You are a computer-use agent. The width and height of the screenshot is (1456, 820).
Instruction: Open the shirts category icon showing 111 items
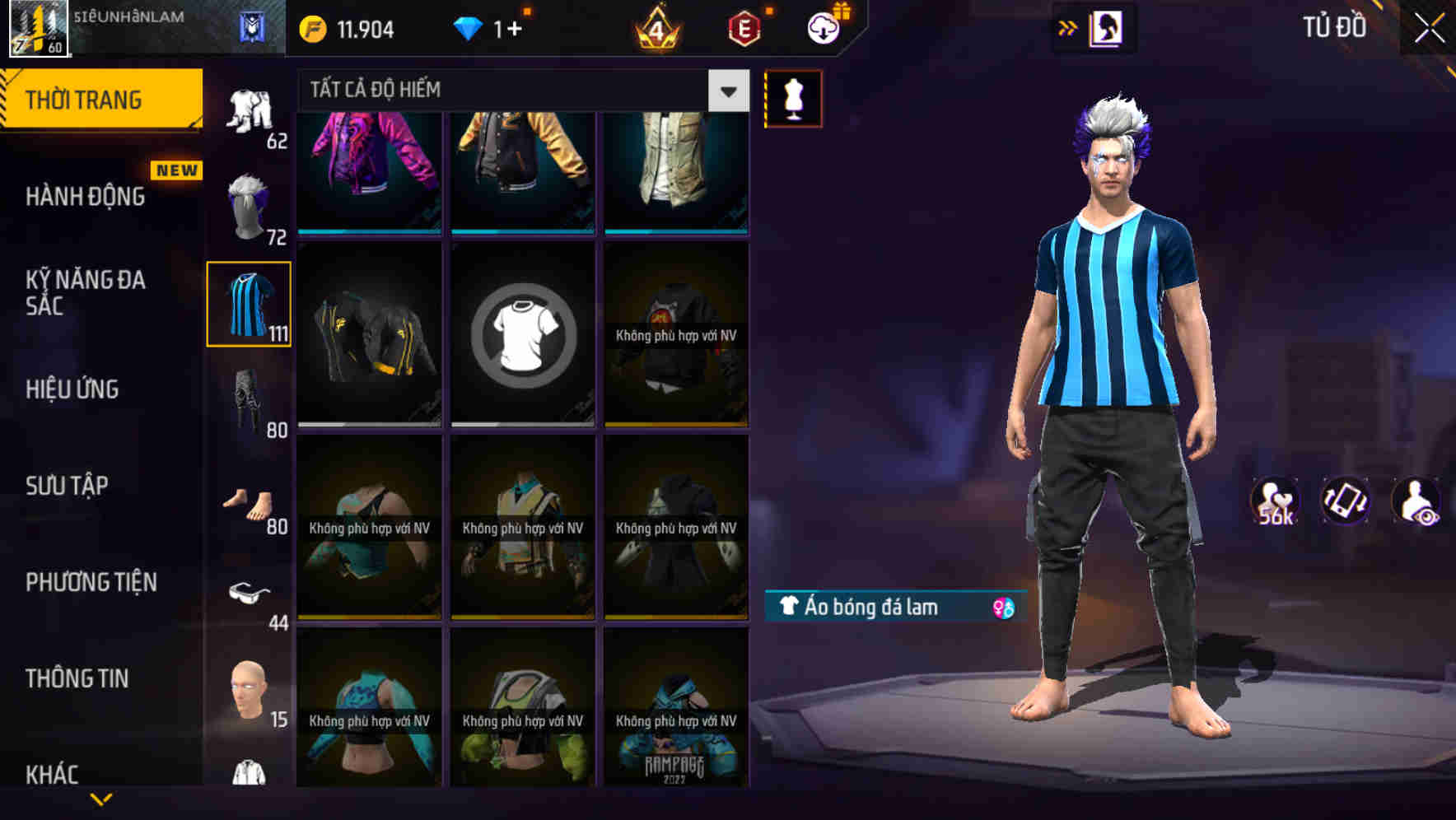pos(249,305)
